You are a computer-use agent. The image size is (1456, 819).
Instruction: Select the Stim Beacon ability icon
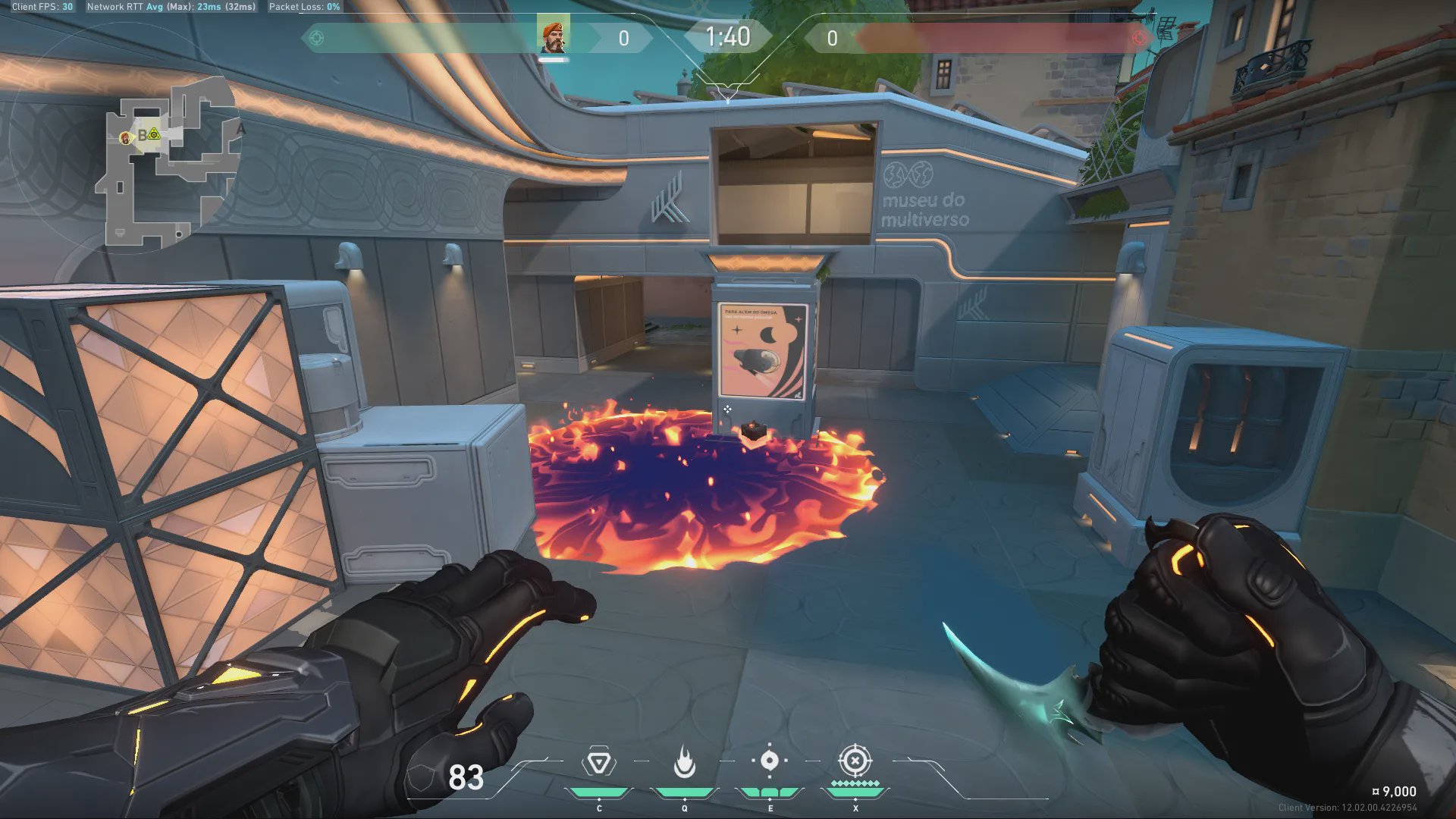598,762
